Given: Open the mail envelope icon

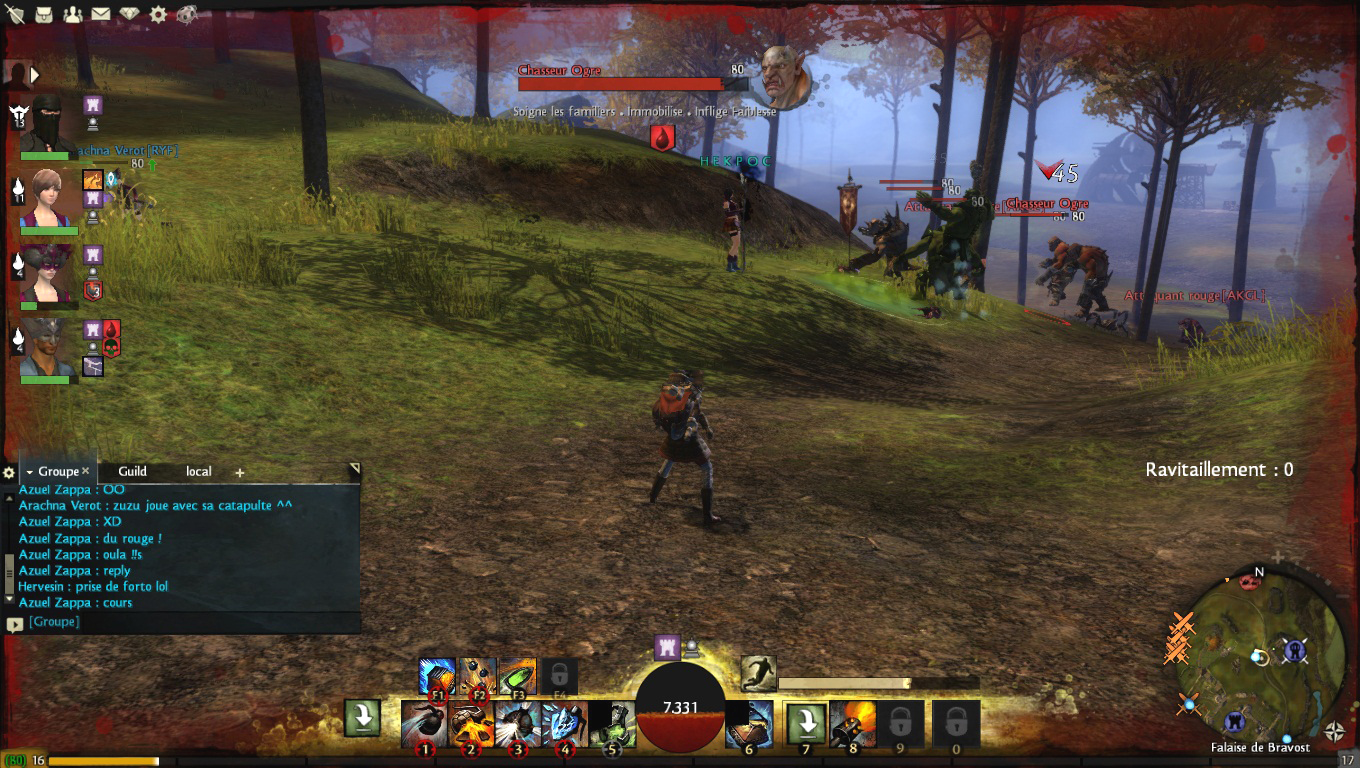Looking at the screenshot, I should (100, 14).
